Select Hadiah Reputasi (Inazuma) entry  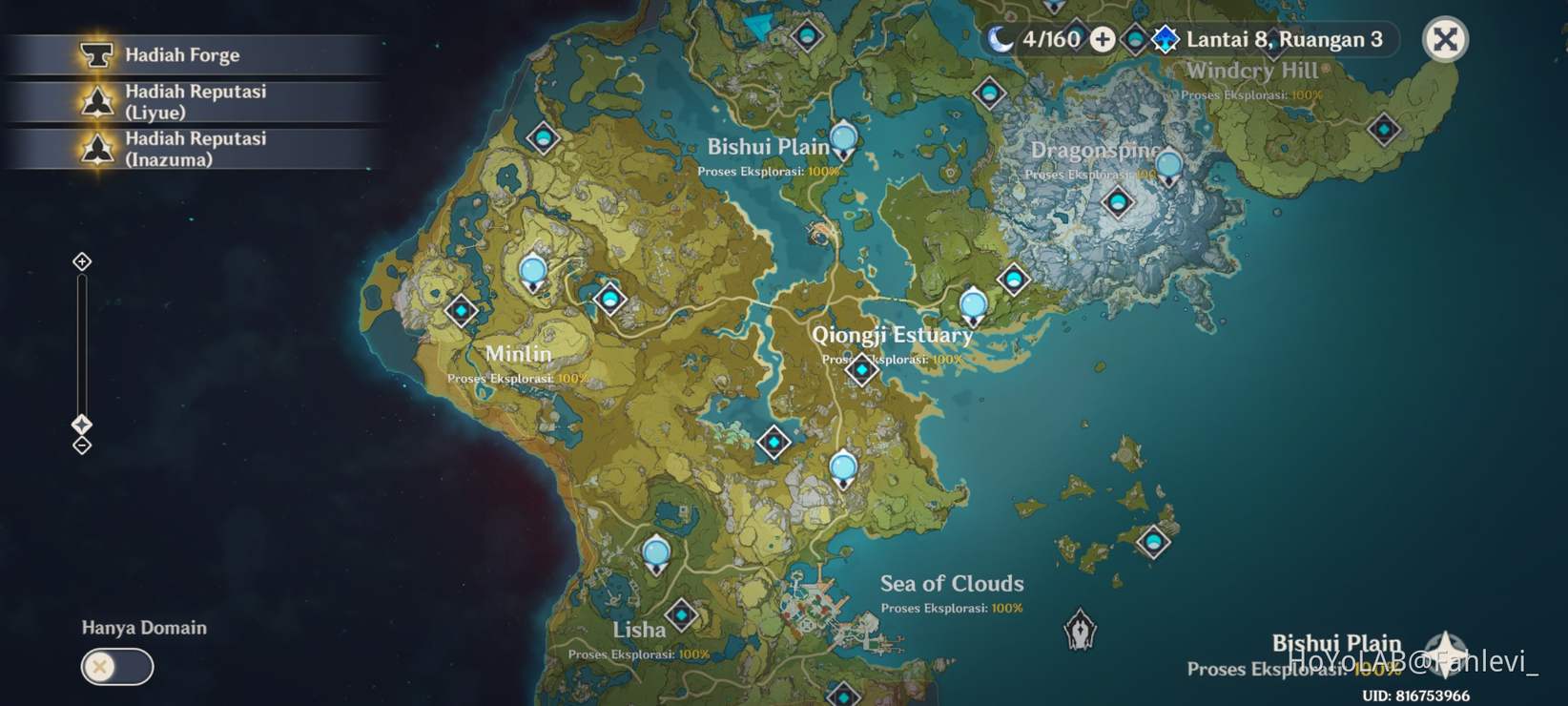[195, 149]
